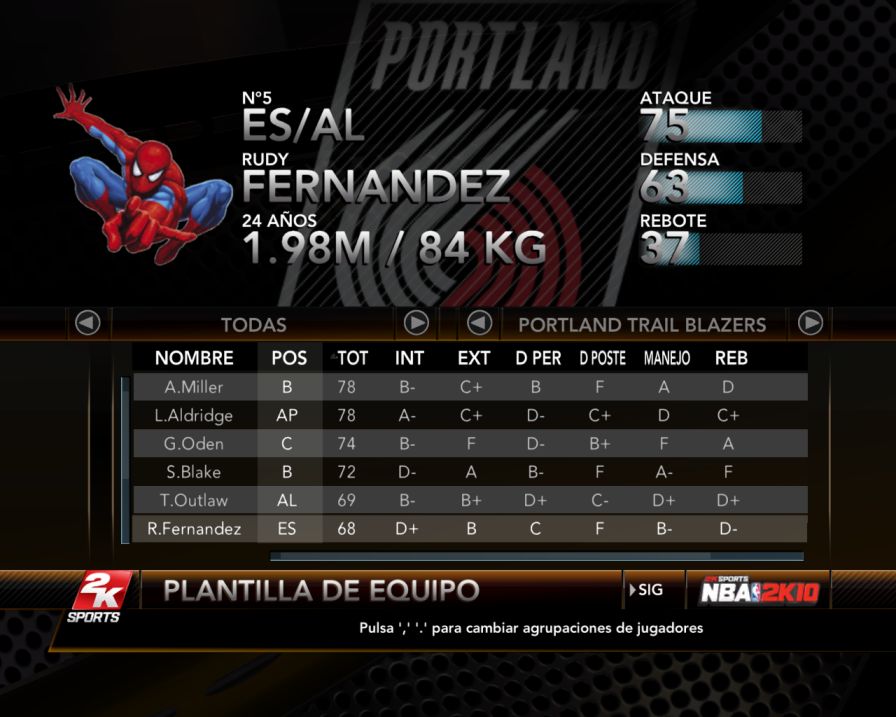Pick S.Blake from the roster
Screen dimensions: 896x717
[193, 472]
